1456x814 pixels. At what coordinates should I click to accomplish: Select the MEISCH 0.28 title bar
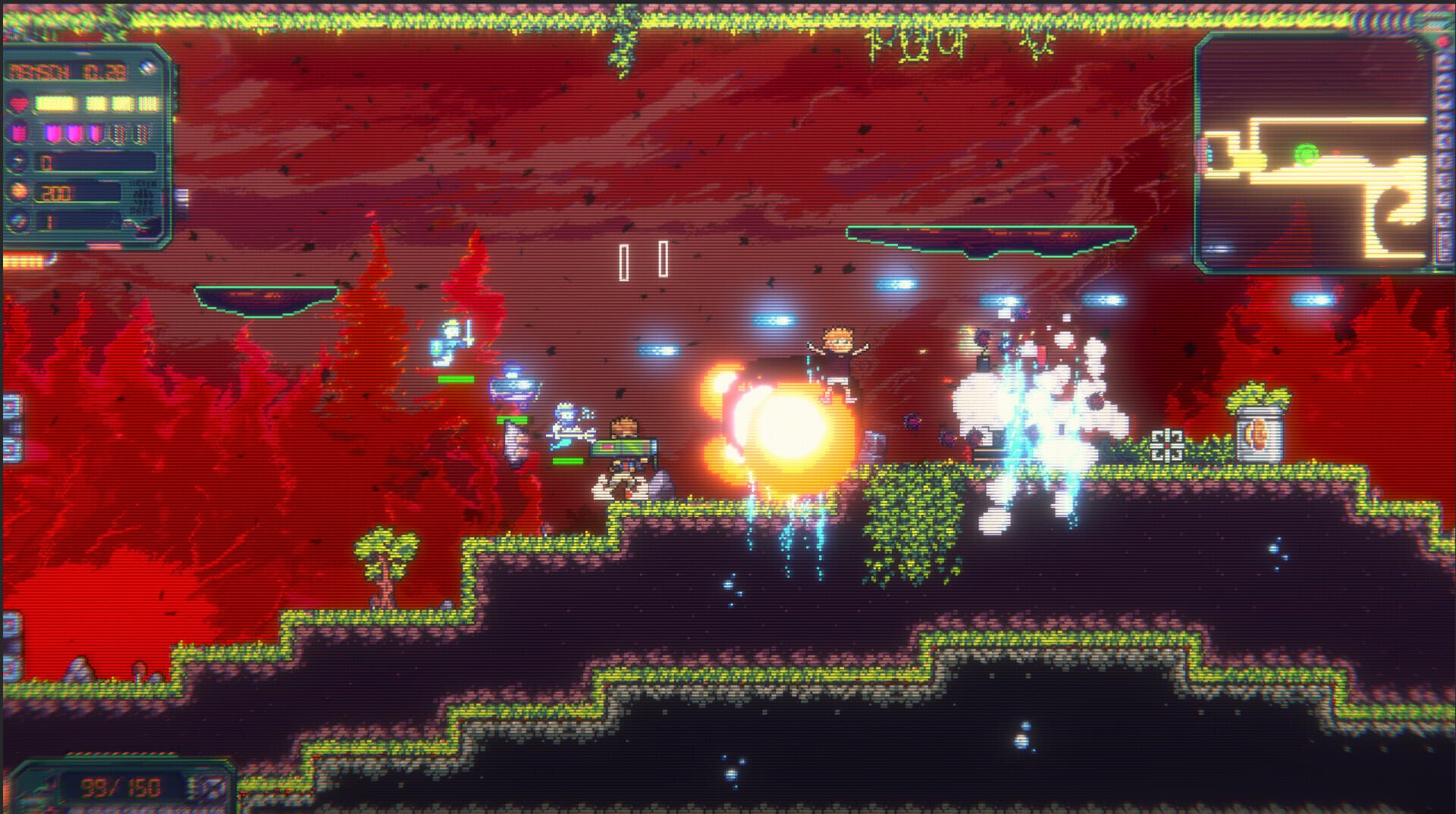pos(68,71)
